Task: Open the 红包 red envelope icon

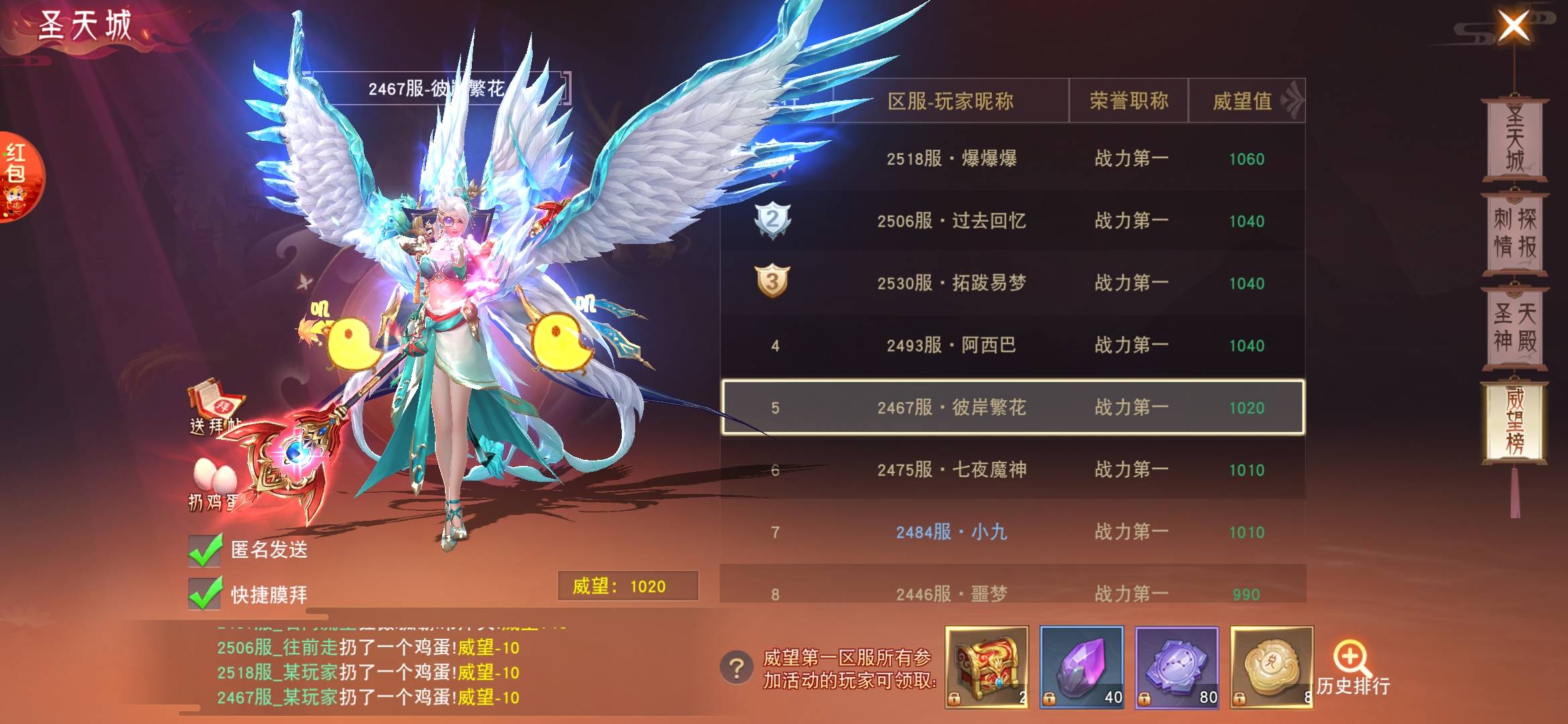Action: click(x=19, y=176)
